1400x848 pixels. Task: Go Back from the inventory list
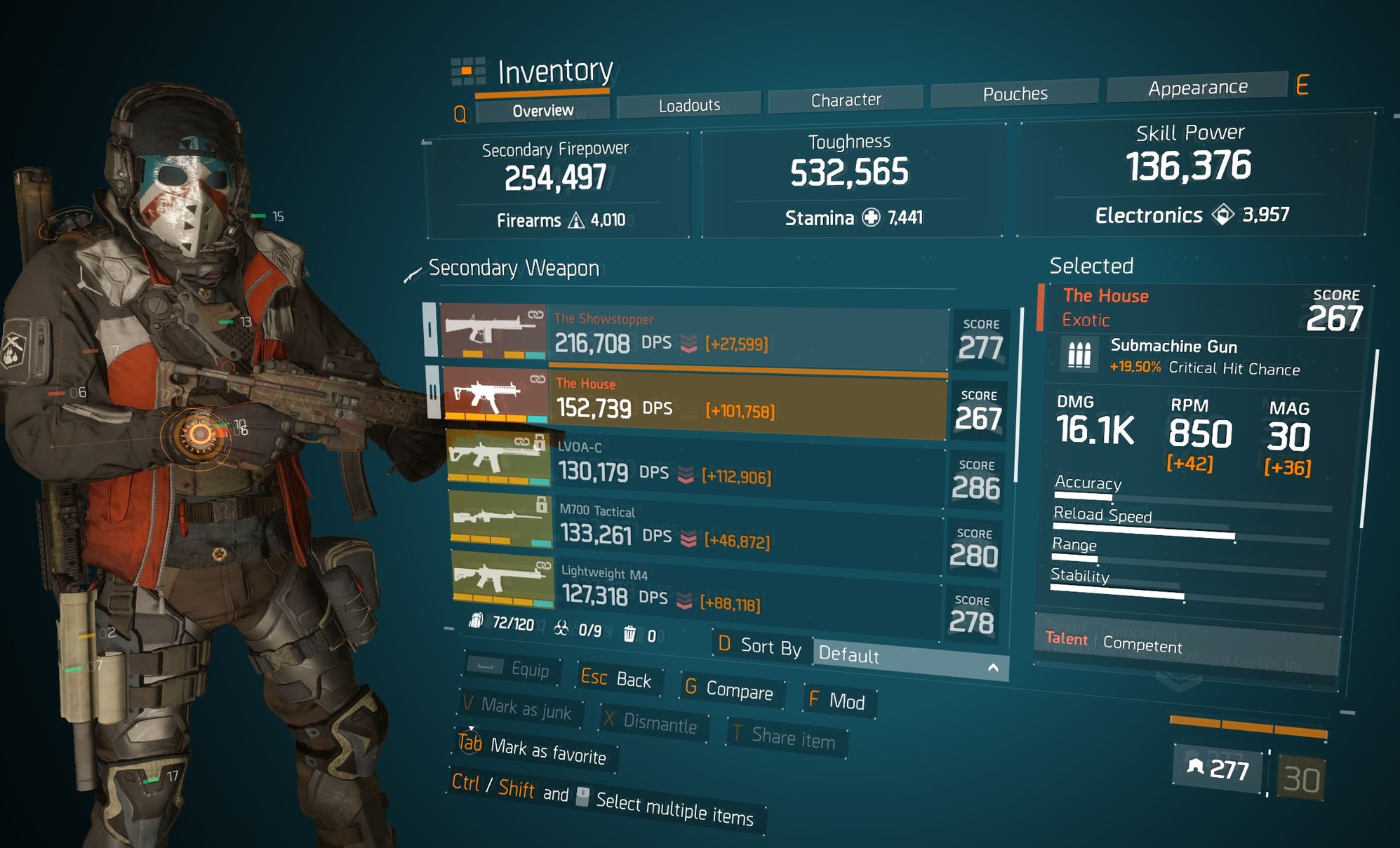point(618,678)
